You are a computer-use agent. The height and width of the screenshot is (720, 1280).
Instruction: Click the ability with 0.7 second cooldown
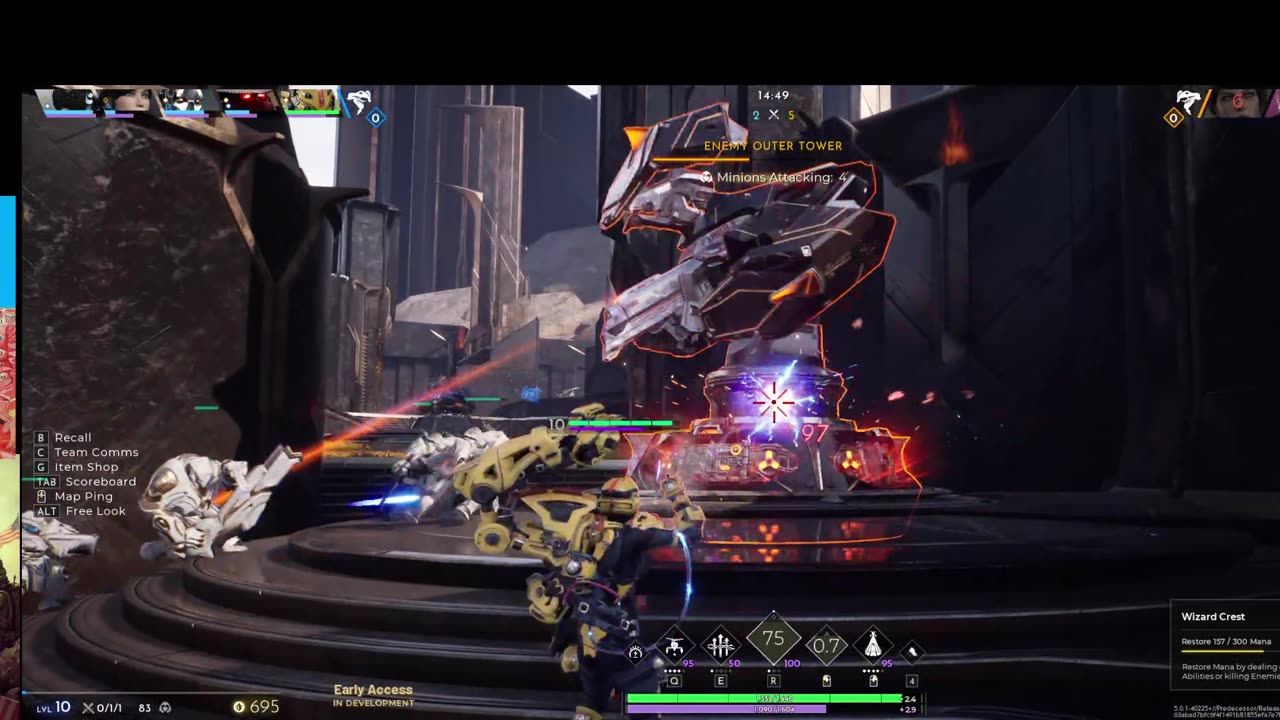tap(826, 646)
